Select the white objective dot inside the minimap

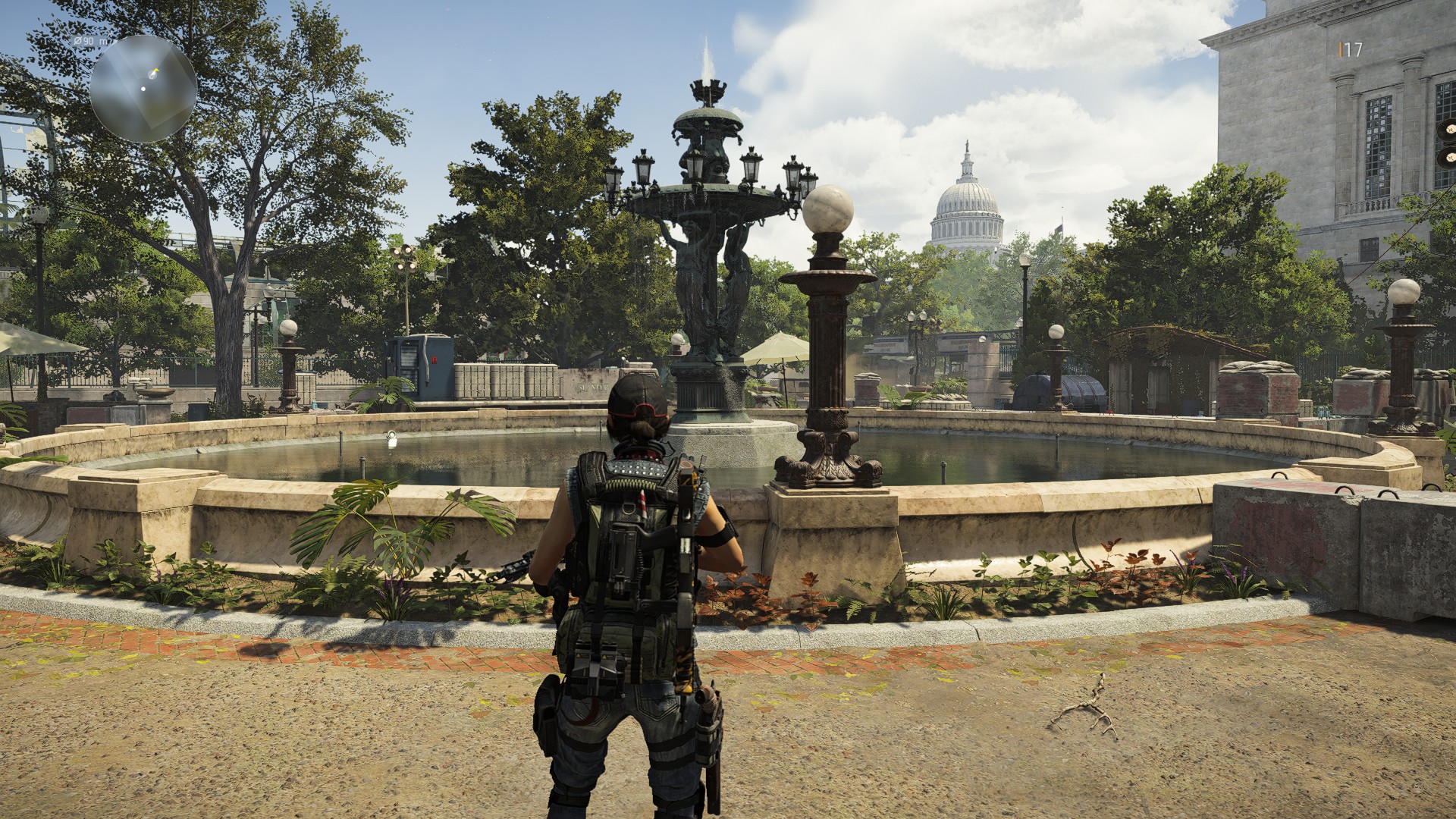coord(143,89)
